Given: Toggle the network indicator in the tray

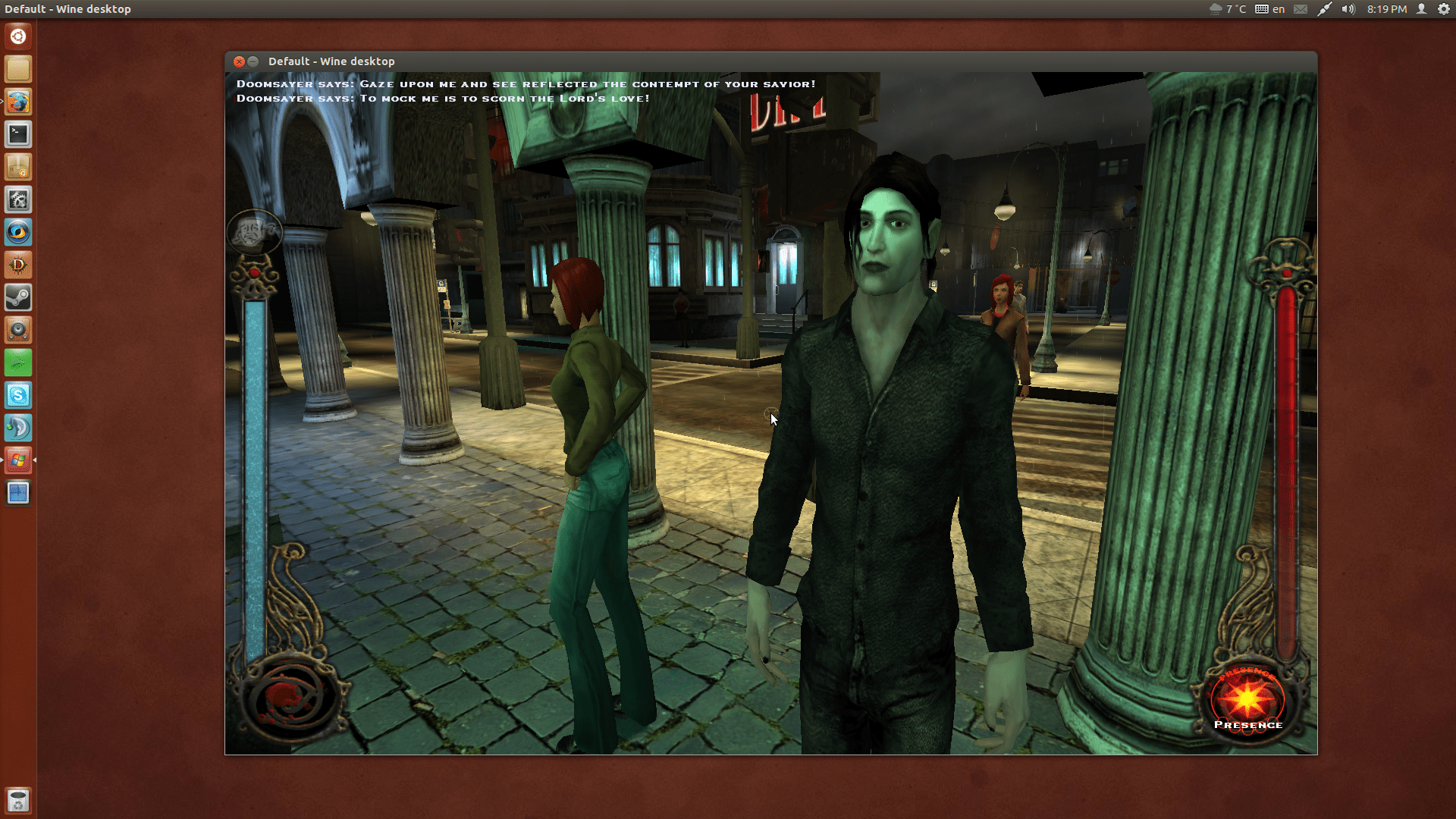Looking at the screenshot, I should [1326, 9].
